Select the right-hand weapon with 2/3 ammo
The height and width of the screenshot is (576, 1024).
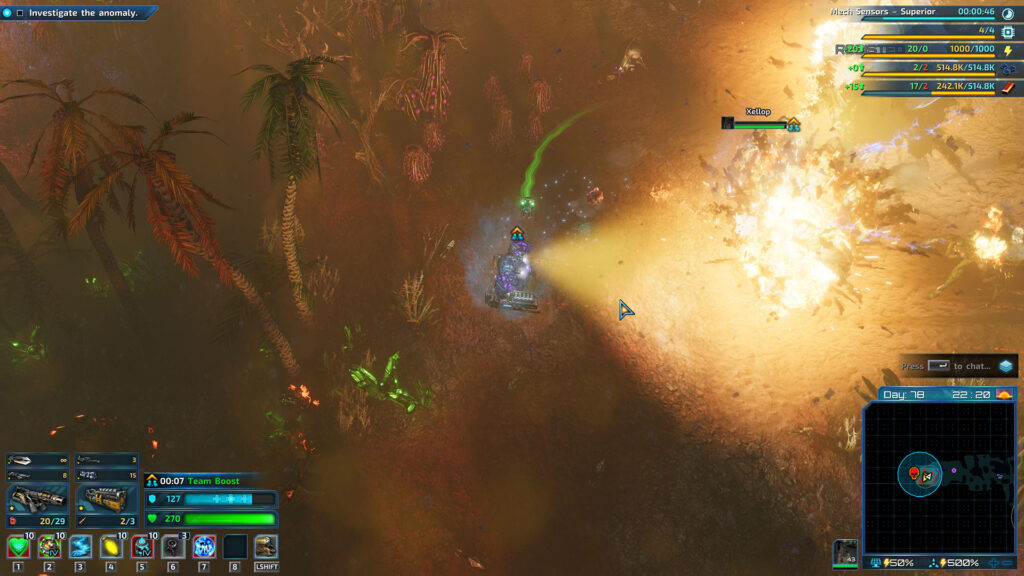coord(107,498)
